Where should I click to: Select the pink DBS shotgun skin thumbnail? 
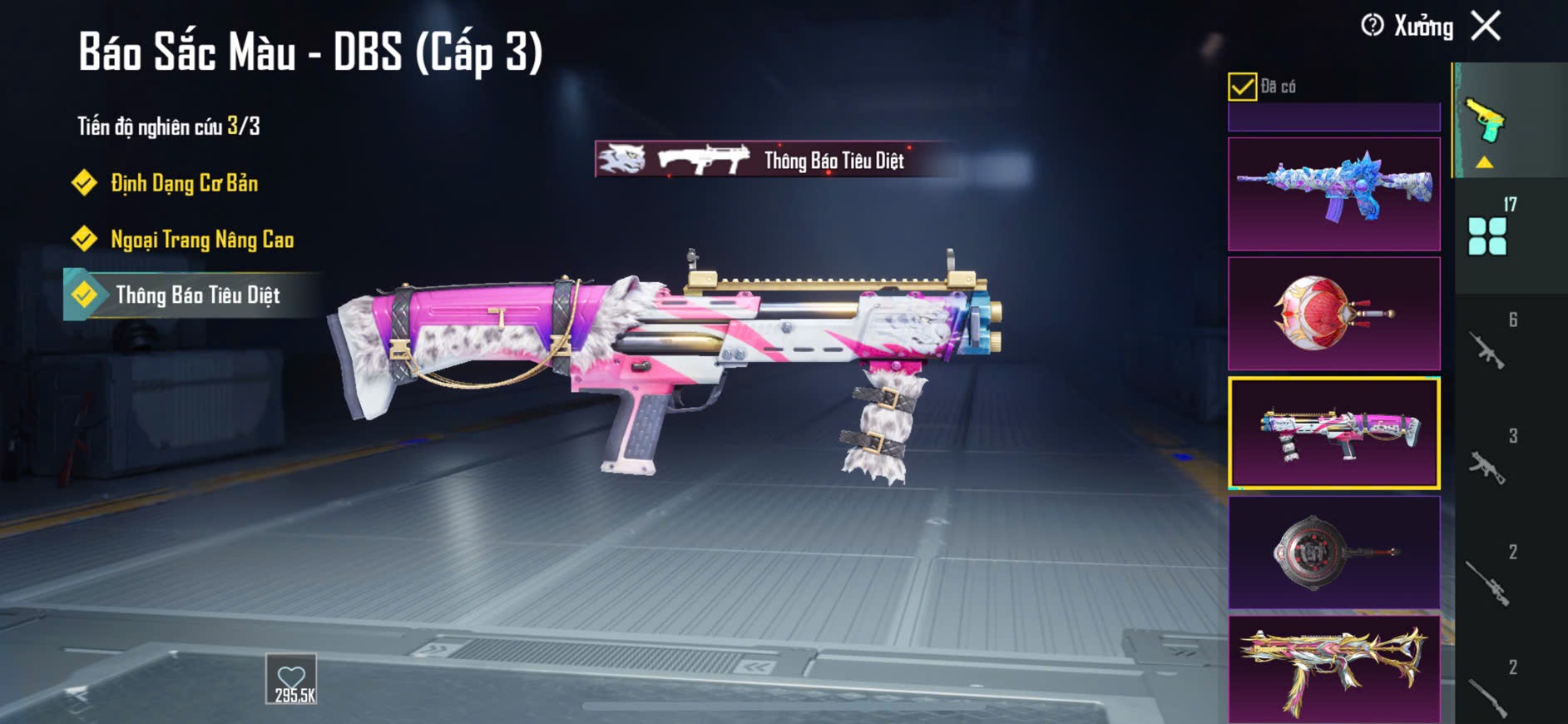pos(1333,433)
